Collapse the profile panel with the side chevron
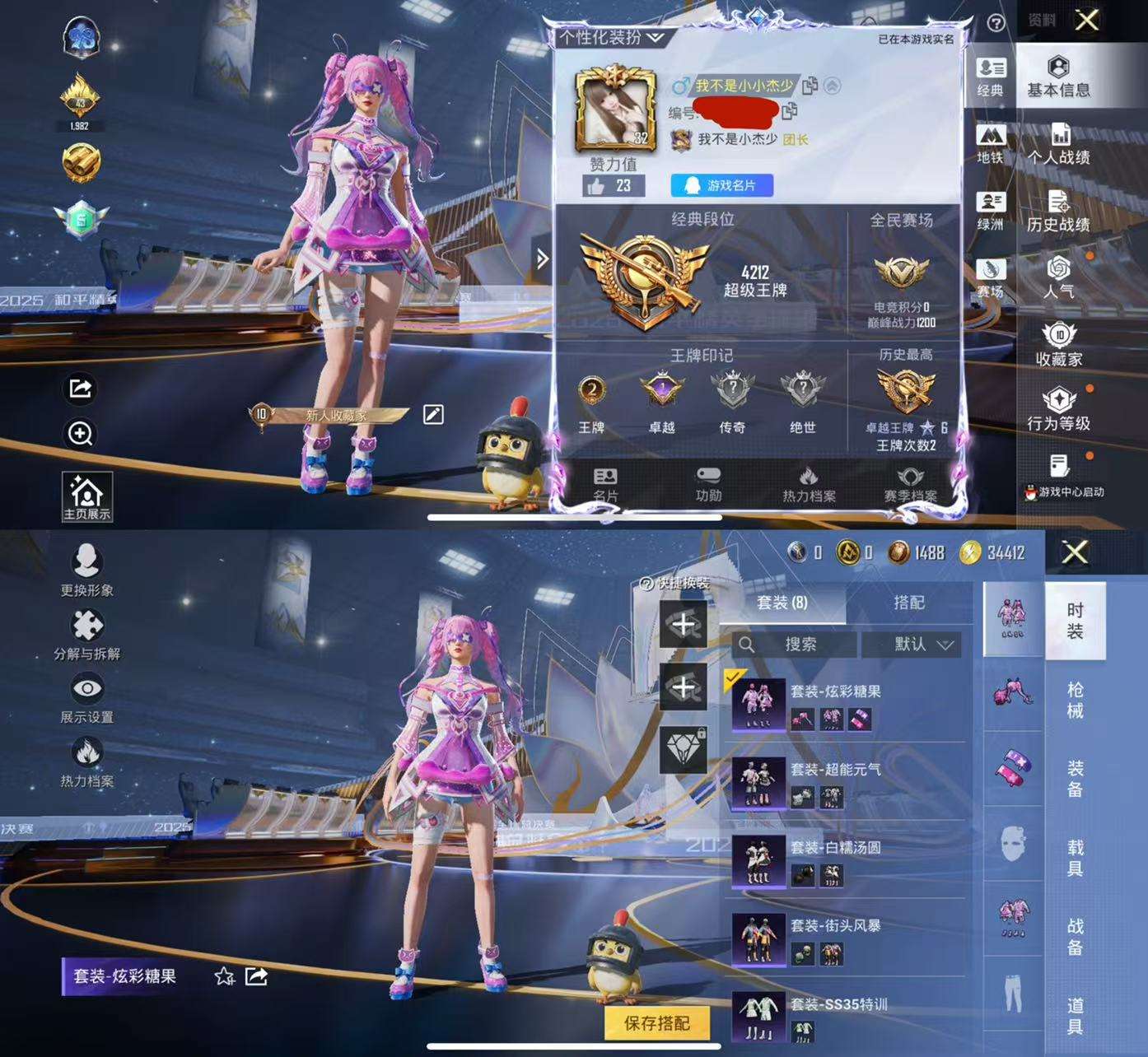The width and height of the screenshot is (1148, 1057). click(x=541, y=258)
